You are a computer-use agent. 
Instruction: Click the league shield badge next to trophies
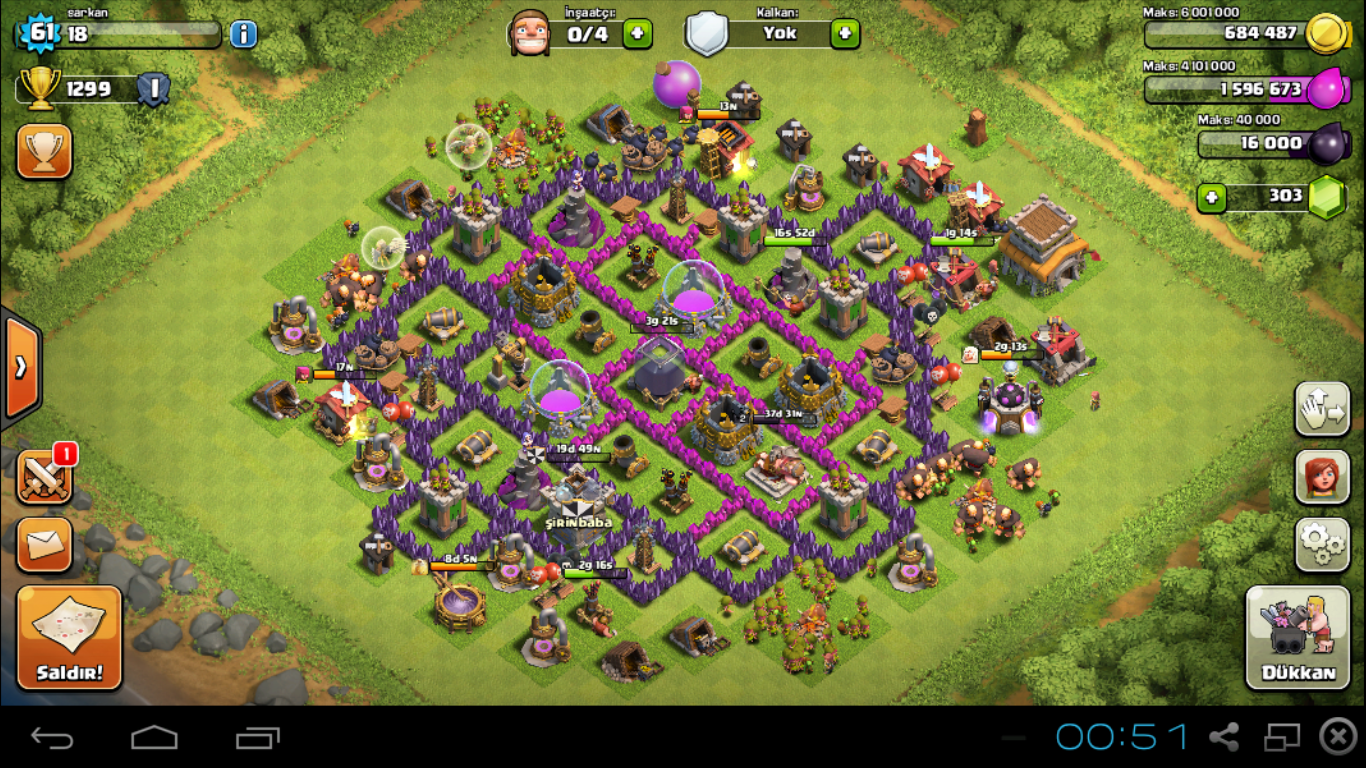[x=153, y=90]
